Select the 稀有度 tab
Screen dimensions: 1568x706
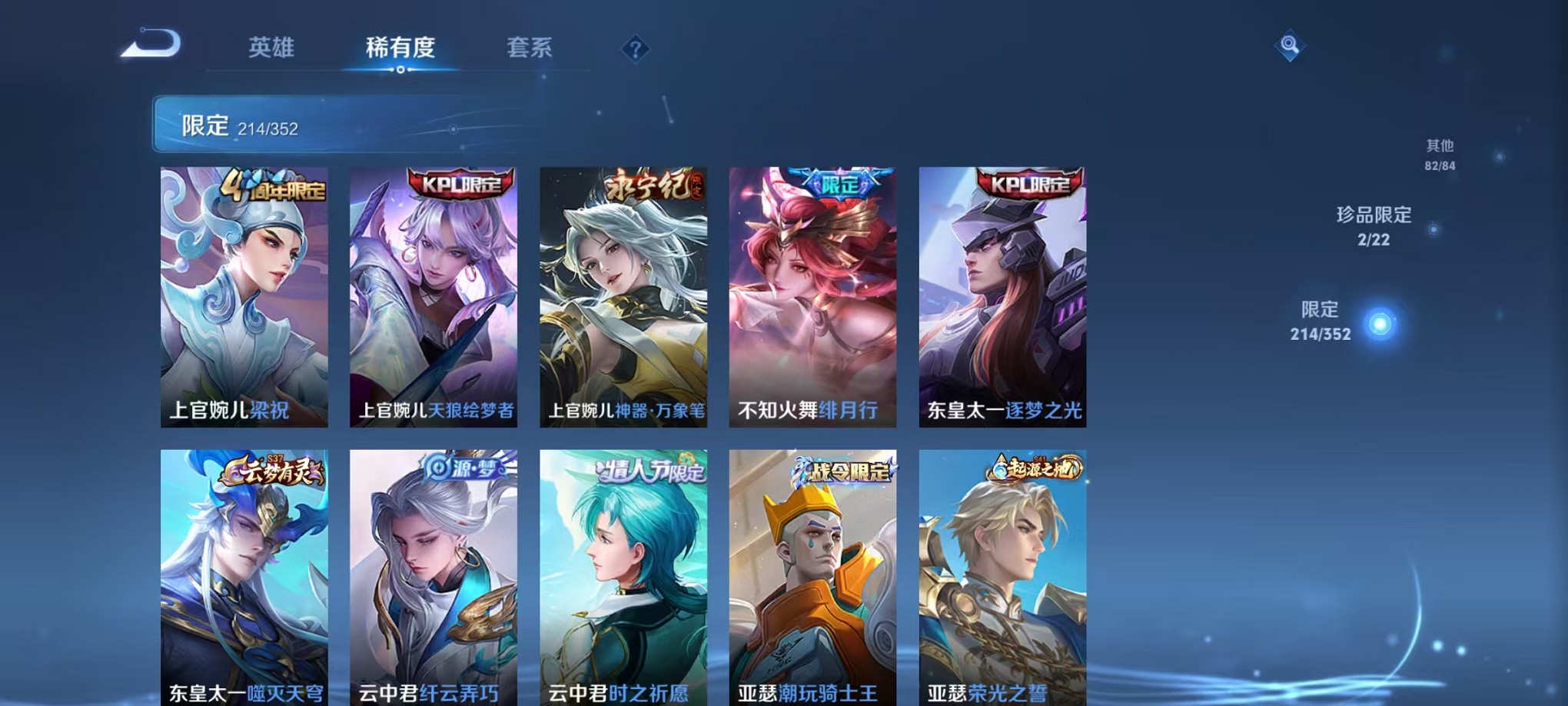[400, 48]
